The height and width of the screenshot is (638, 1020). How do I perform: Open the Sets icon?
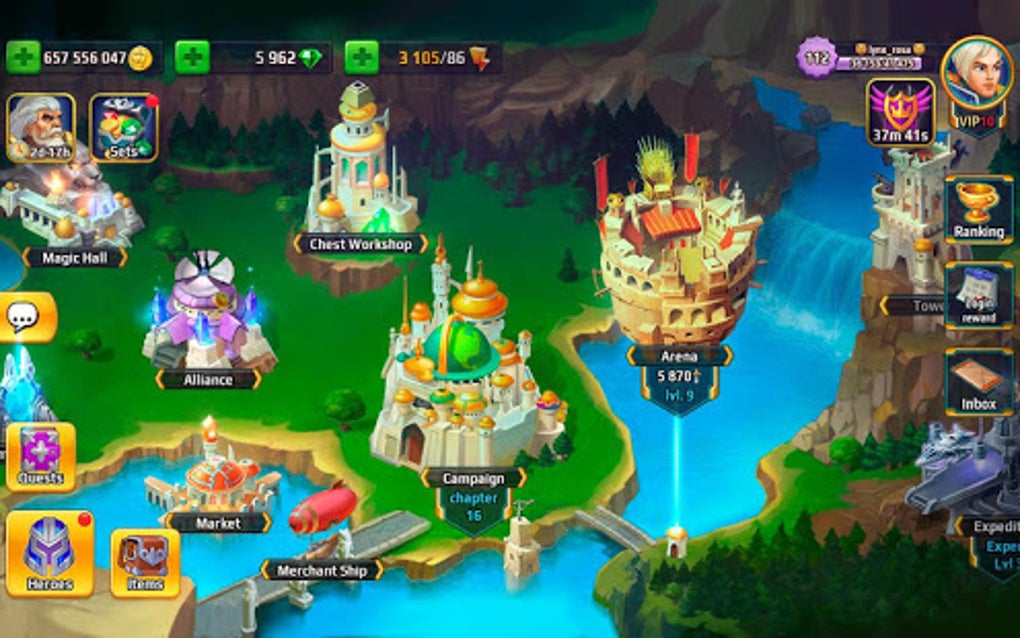[124, 127]
